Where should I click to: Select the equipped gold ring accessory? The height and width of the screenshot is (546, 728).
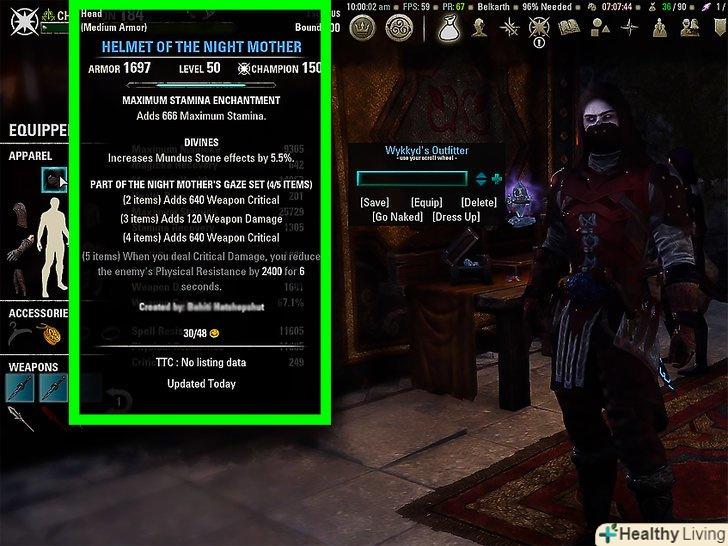[x=52, y=337]
